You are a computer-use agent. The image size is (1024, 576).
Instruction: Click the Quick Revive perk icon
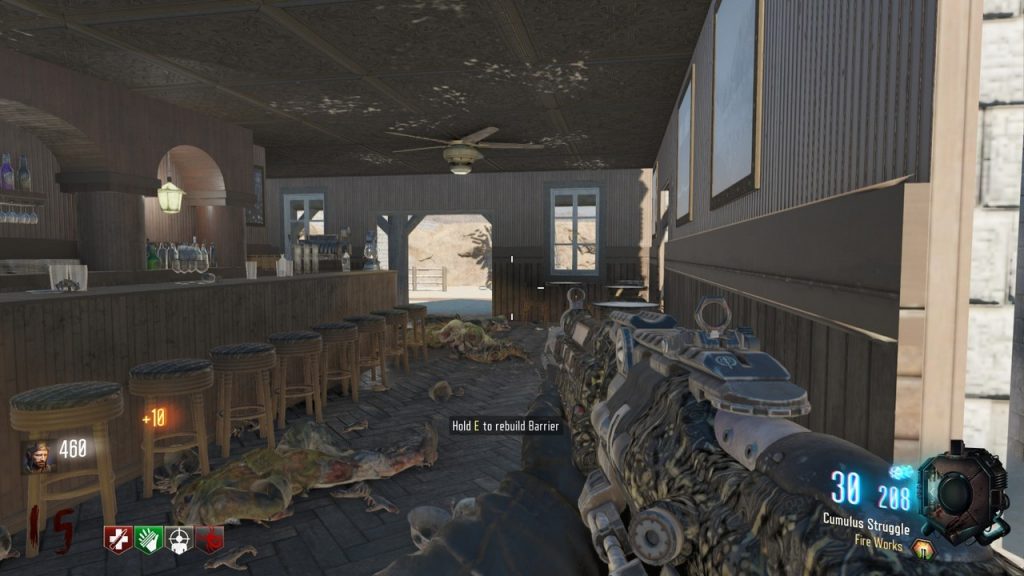click(117, 539)
